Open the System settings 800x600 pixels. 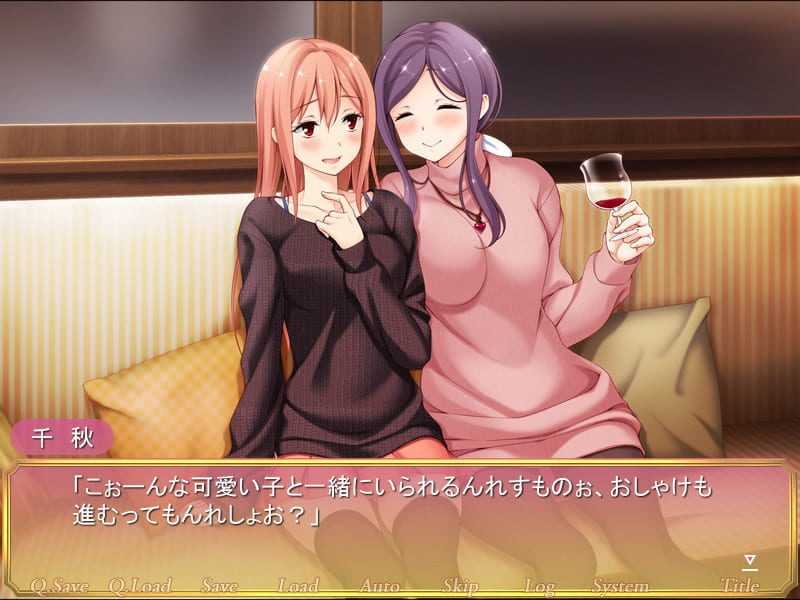tap(621, 586)
